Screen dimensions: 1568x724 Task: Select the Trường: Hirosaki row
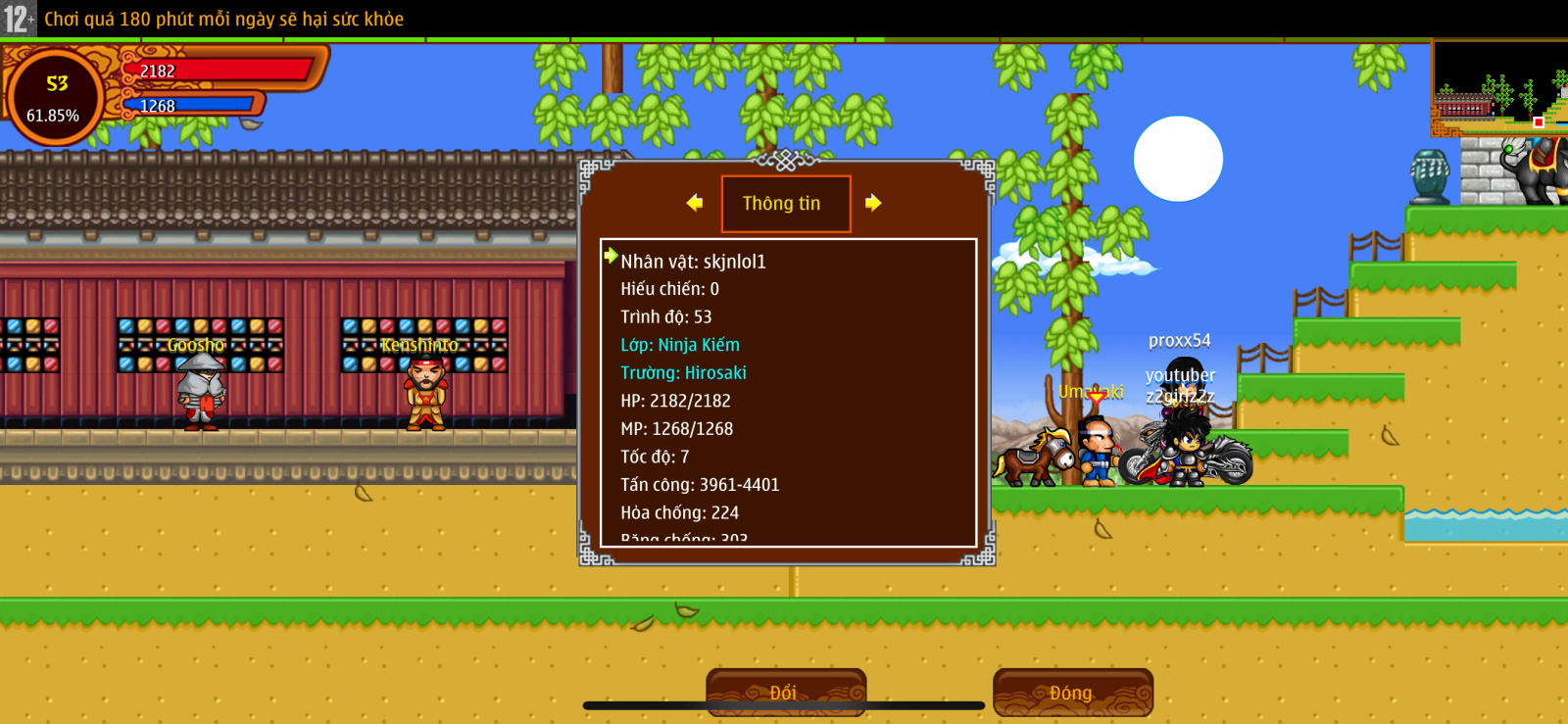click(x=683, y=373)
